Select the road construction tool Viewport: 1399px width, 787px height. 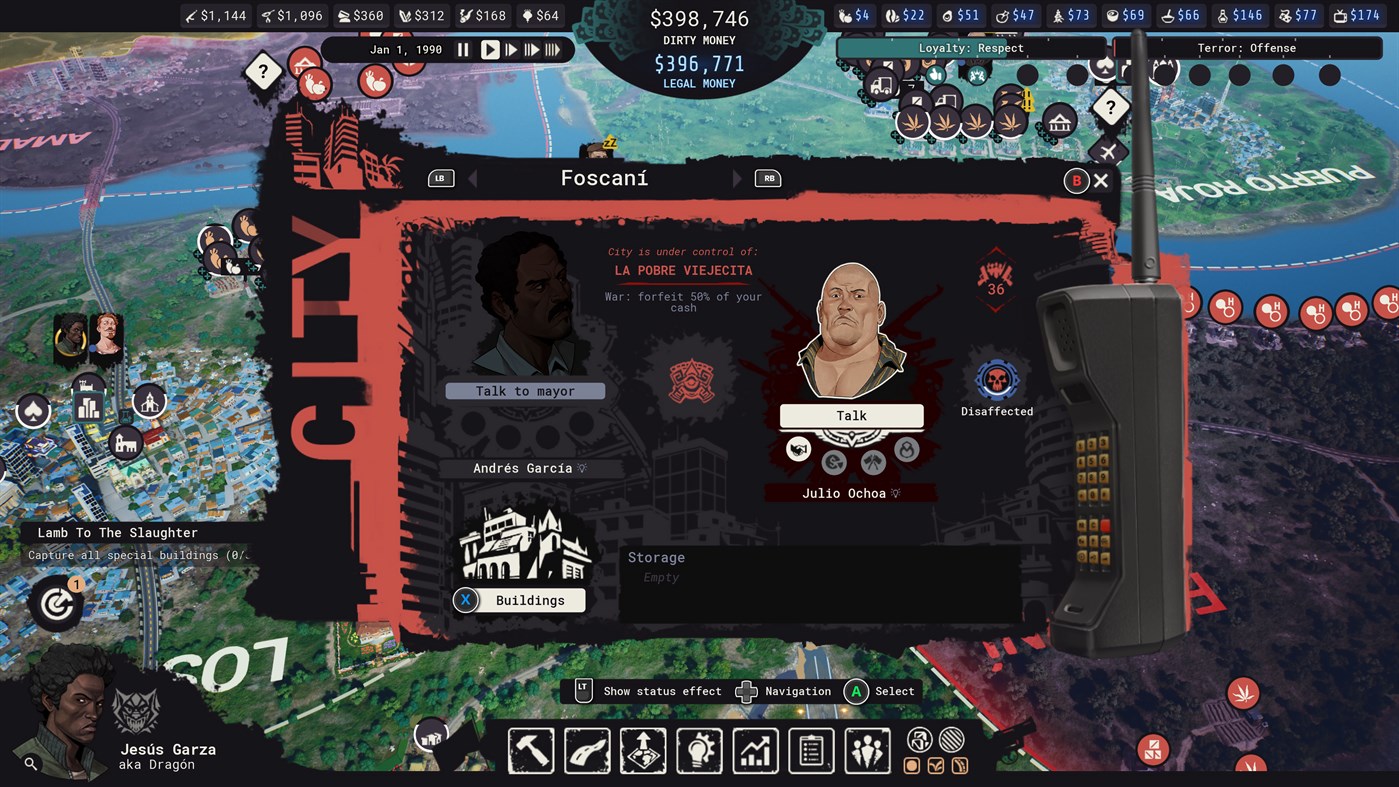click(x=587, y=750)
